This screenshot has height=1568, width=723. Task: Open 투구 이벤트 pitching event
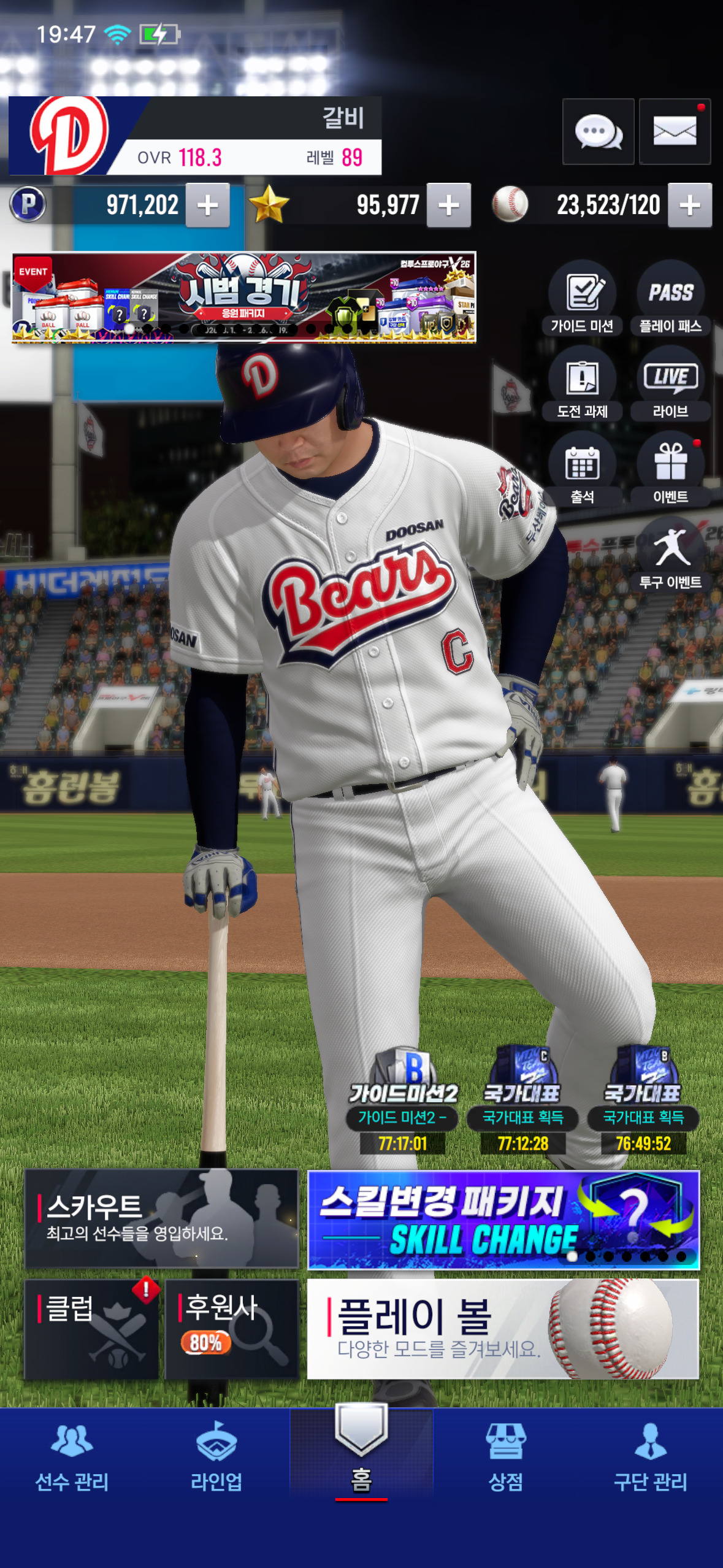(670, 555)
